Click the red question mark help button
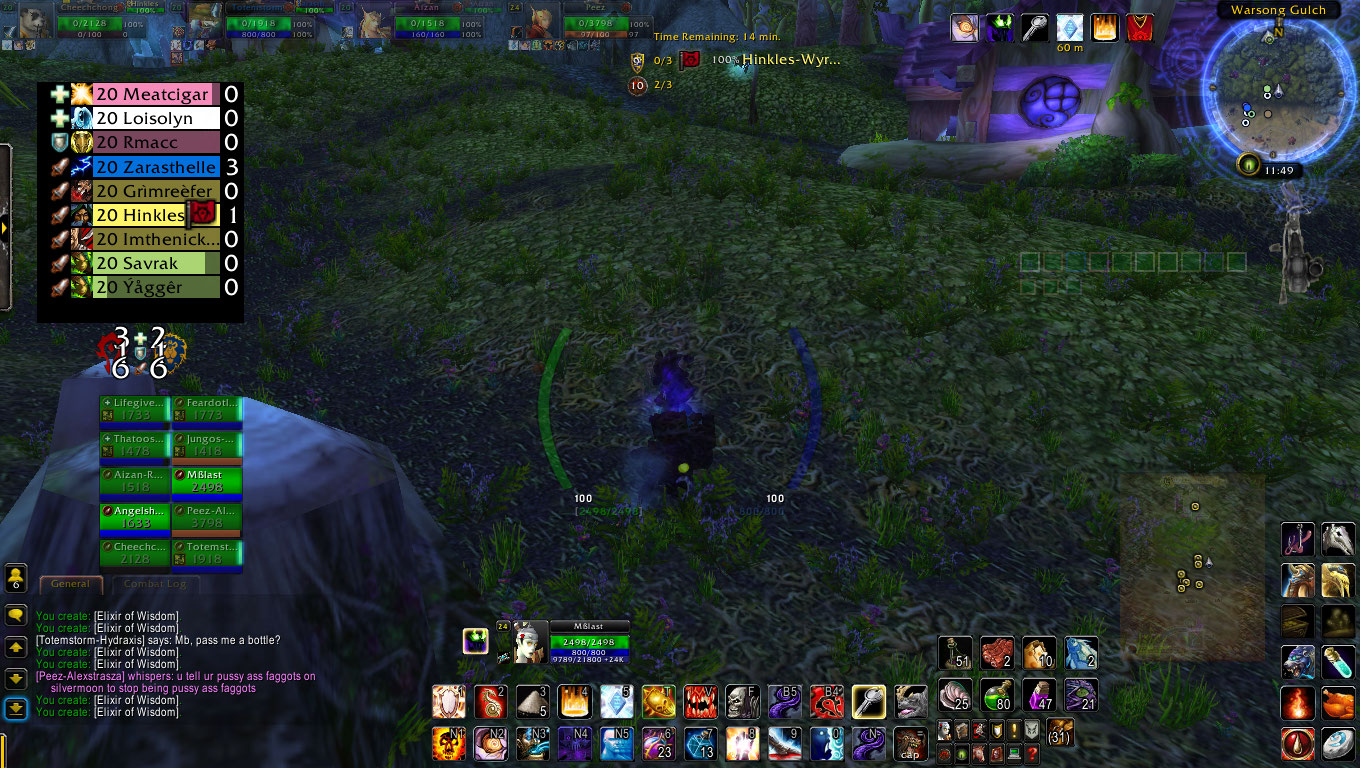 click(x=1032, y=753)
